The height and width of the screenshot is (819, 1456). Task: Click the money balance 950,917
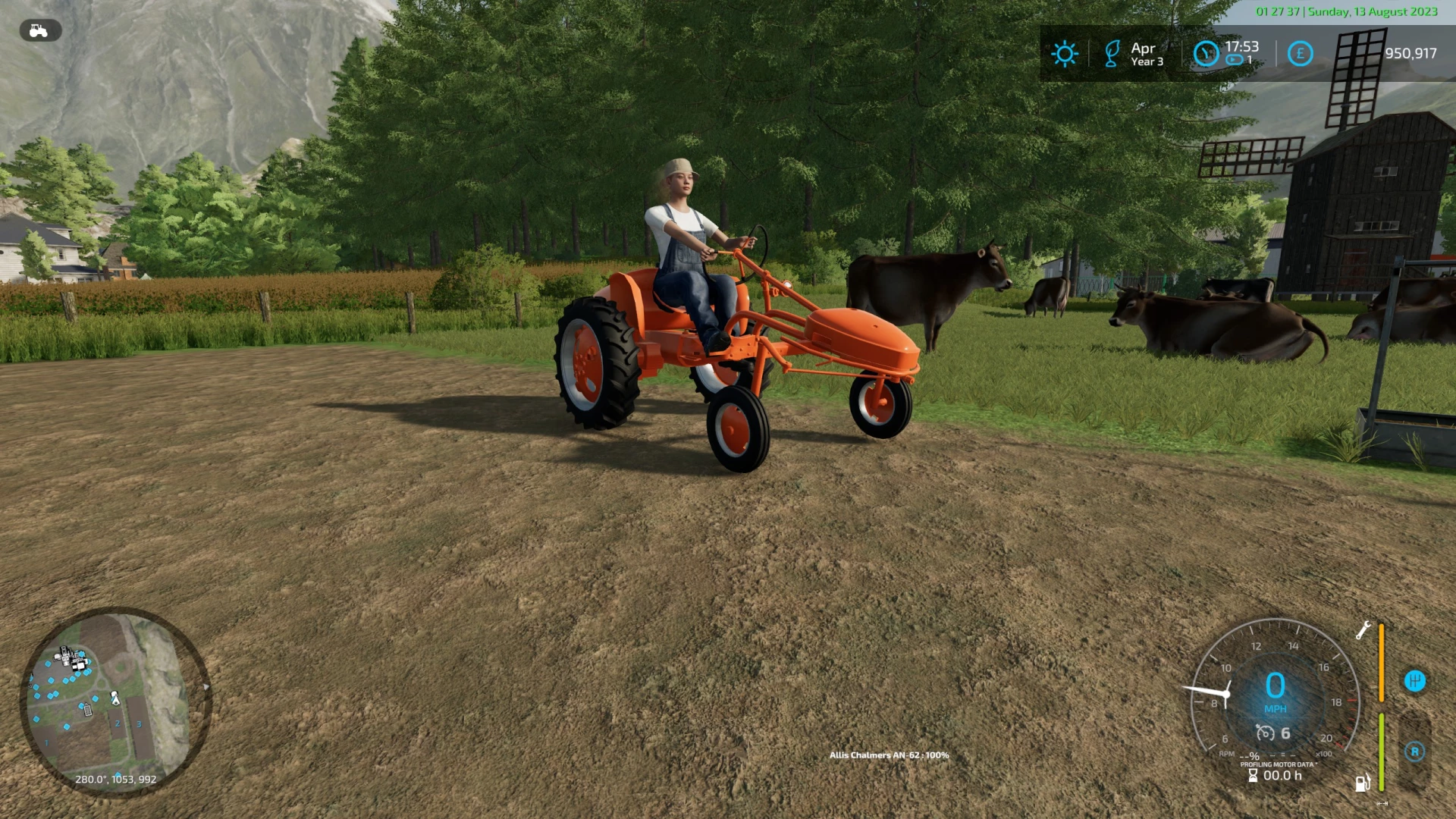(x=1409, y=53)
